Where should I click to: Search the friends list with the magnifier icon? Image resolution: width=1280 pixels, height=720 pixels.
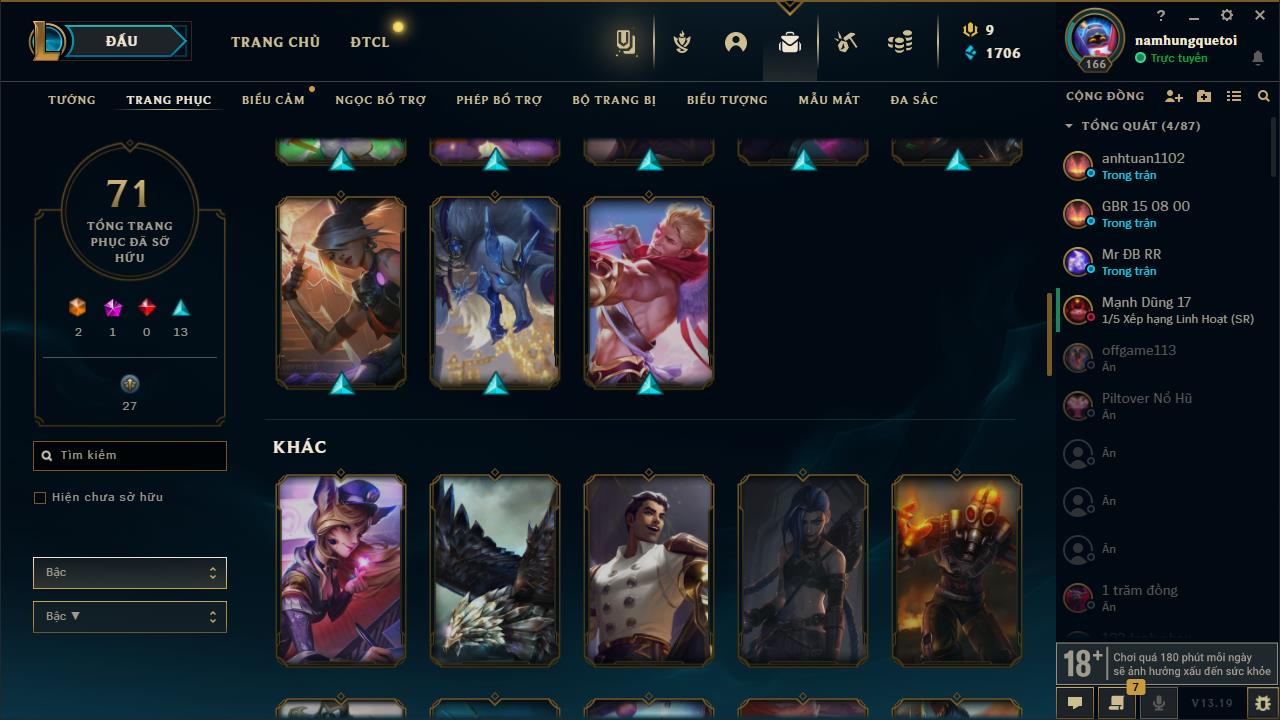[1263, 96]
